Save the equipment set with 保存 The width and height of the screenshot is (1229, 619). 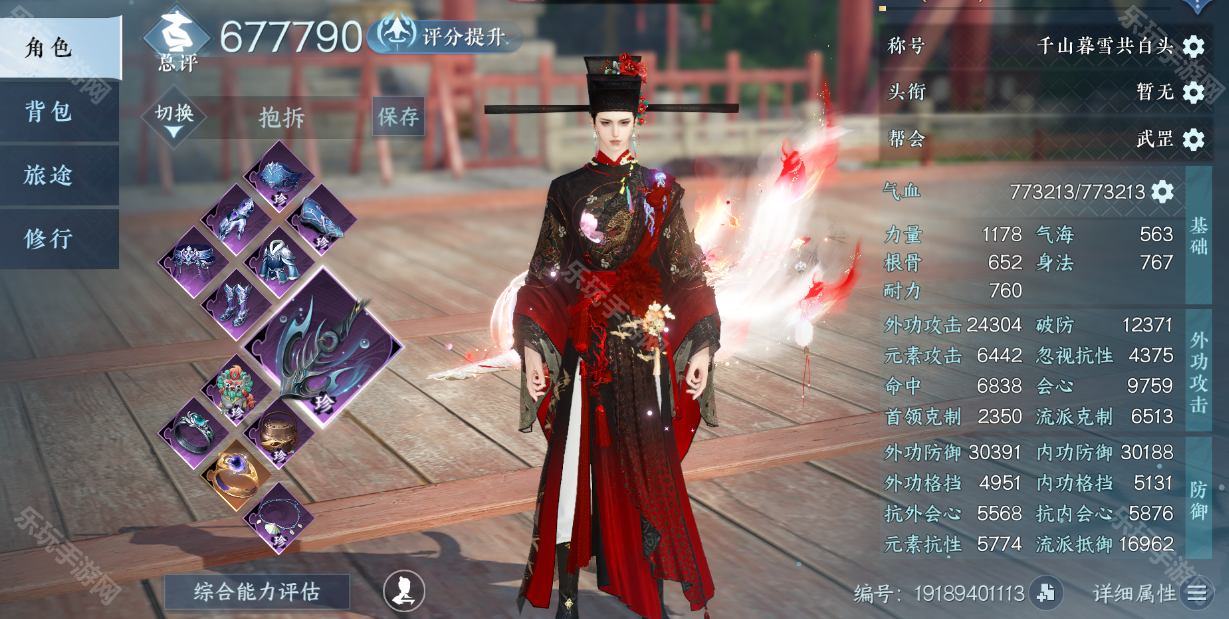398,117
